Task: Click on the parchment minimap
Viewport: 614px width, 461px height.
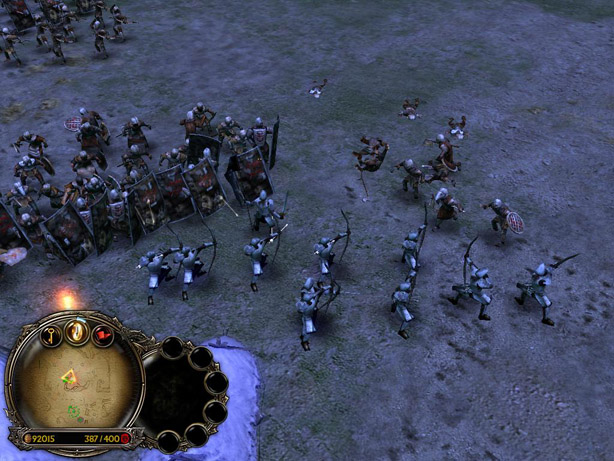Action: (x=74, y=385)
